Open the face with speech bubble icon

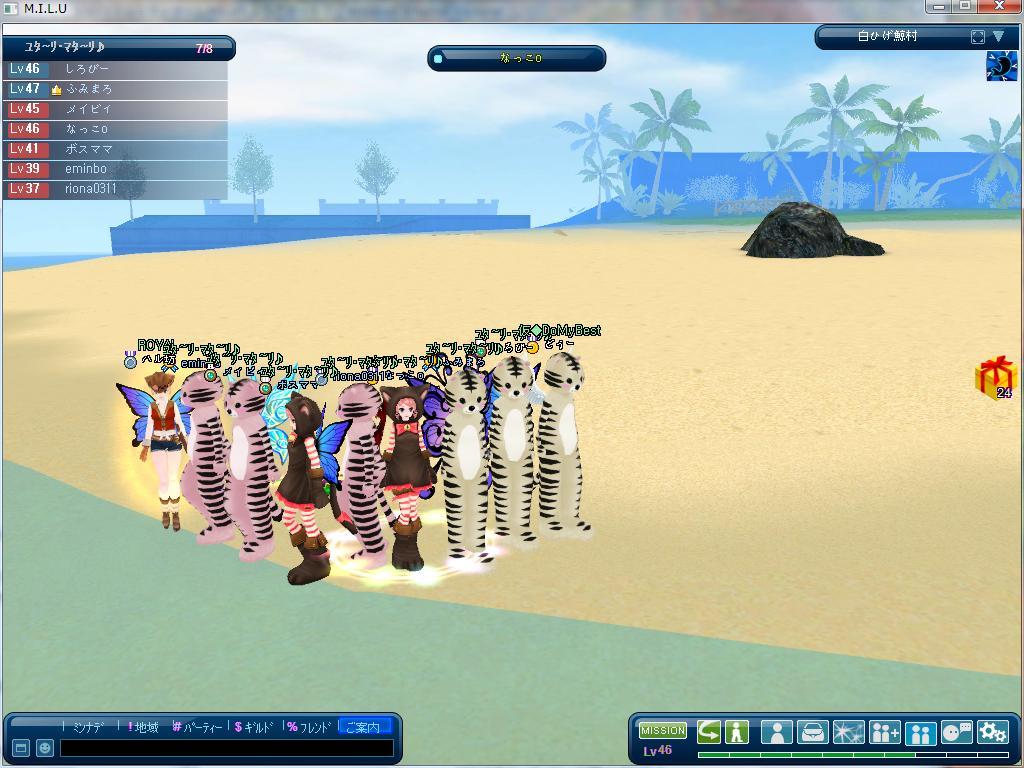(x=957, y=732)
